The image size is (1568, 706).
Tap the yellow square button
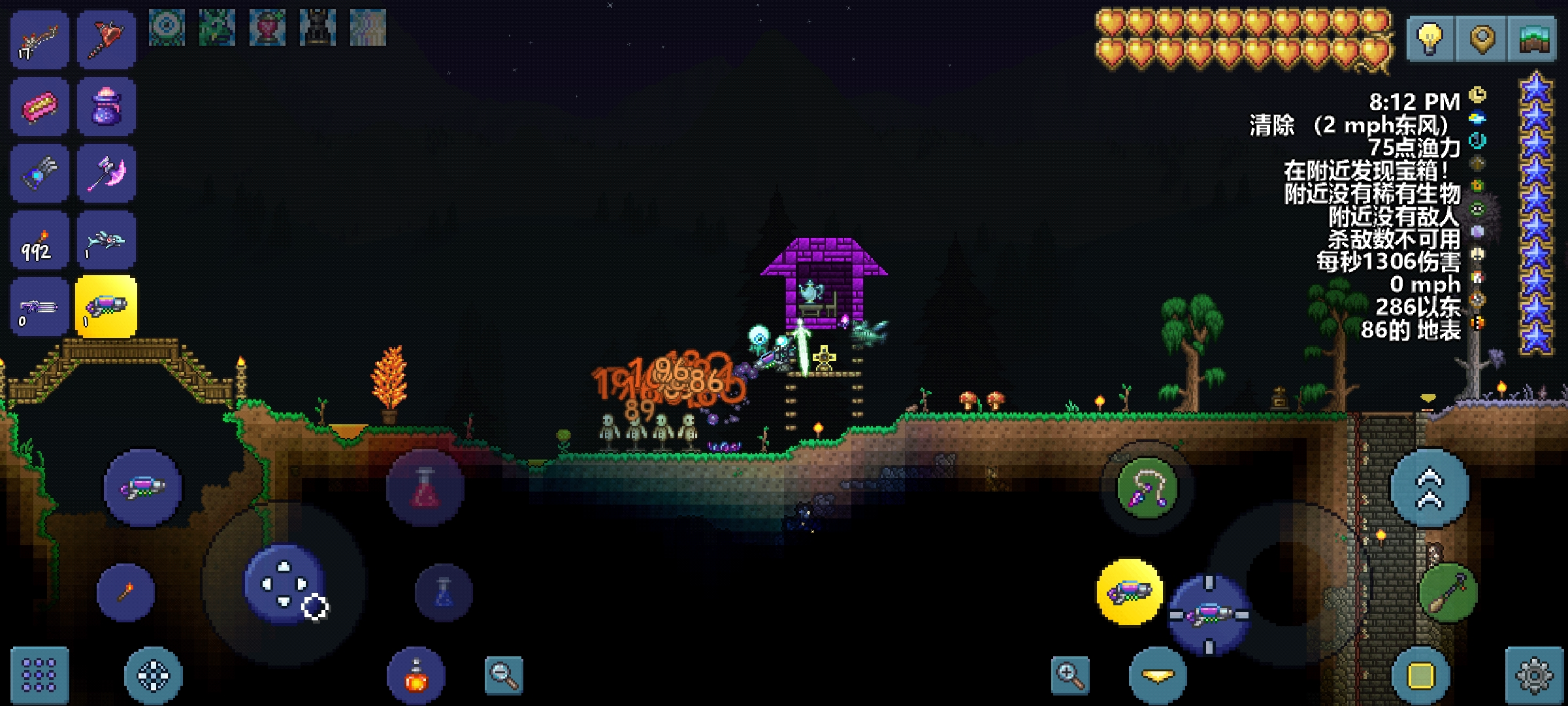[x=1421, y=676]
